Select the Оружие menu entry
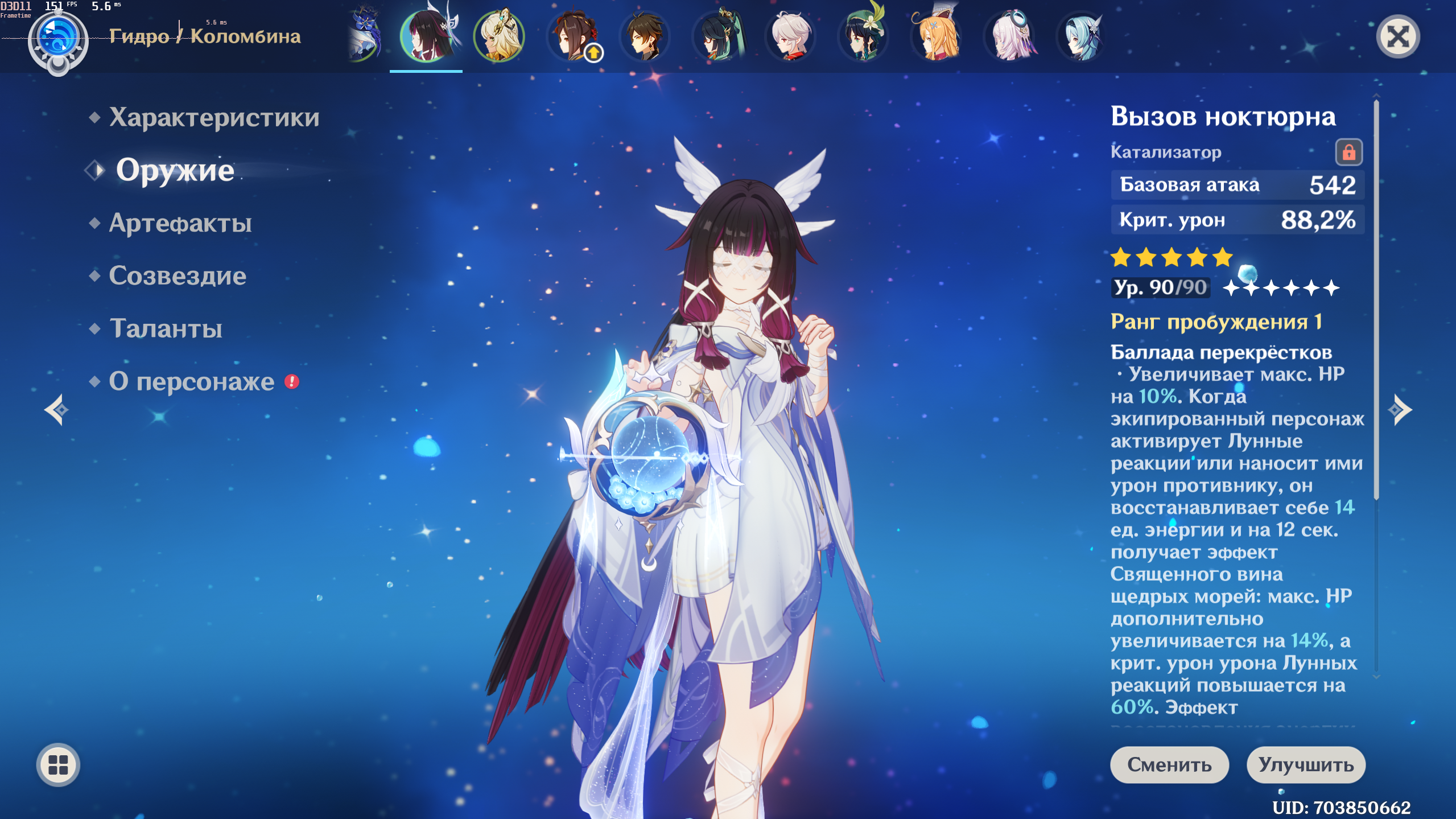Image resolution: width=1456 pixels, height=819 pixels. coord(175,170)
